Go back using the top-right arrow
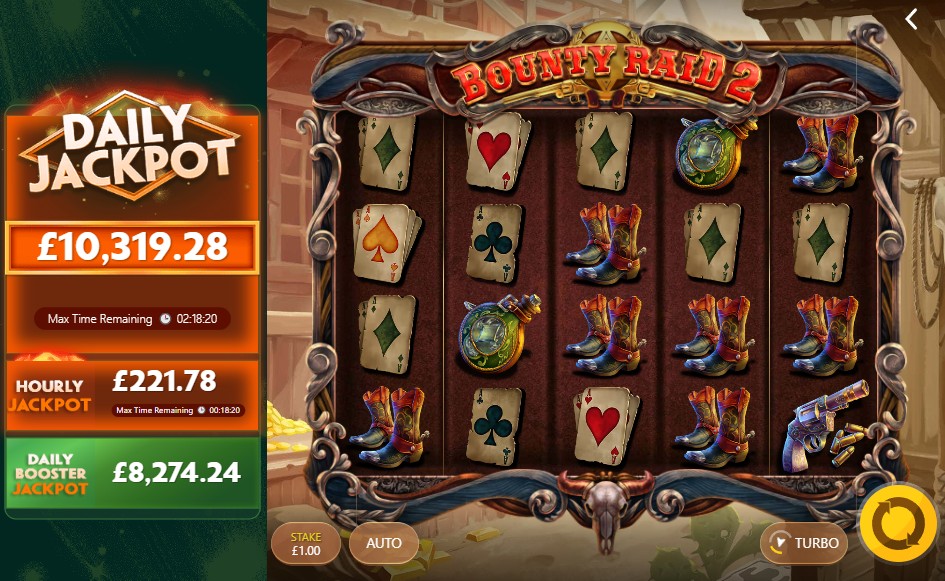 pos(911,19)
